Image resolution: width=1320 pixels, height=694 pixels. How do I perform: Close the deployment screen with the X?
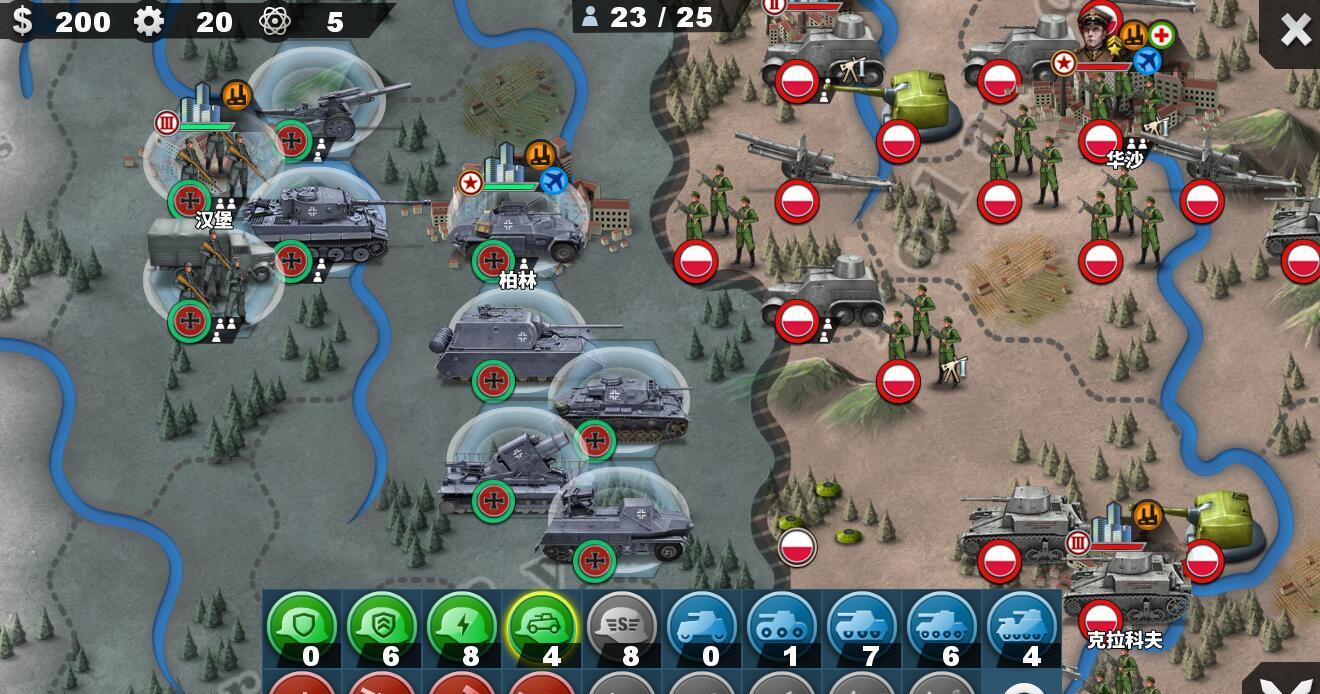tap(1295, 30)
